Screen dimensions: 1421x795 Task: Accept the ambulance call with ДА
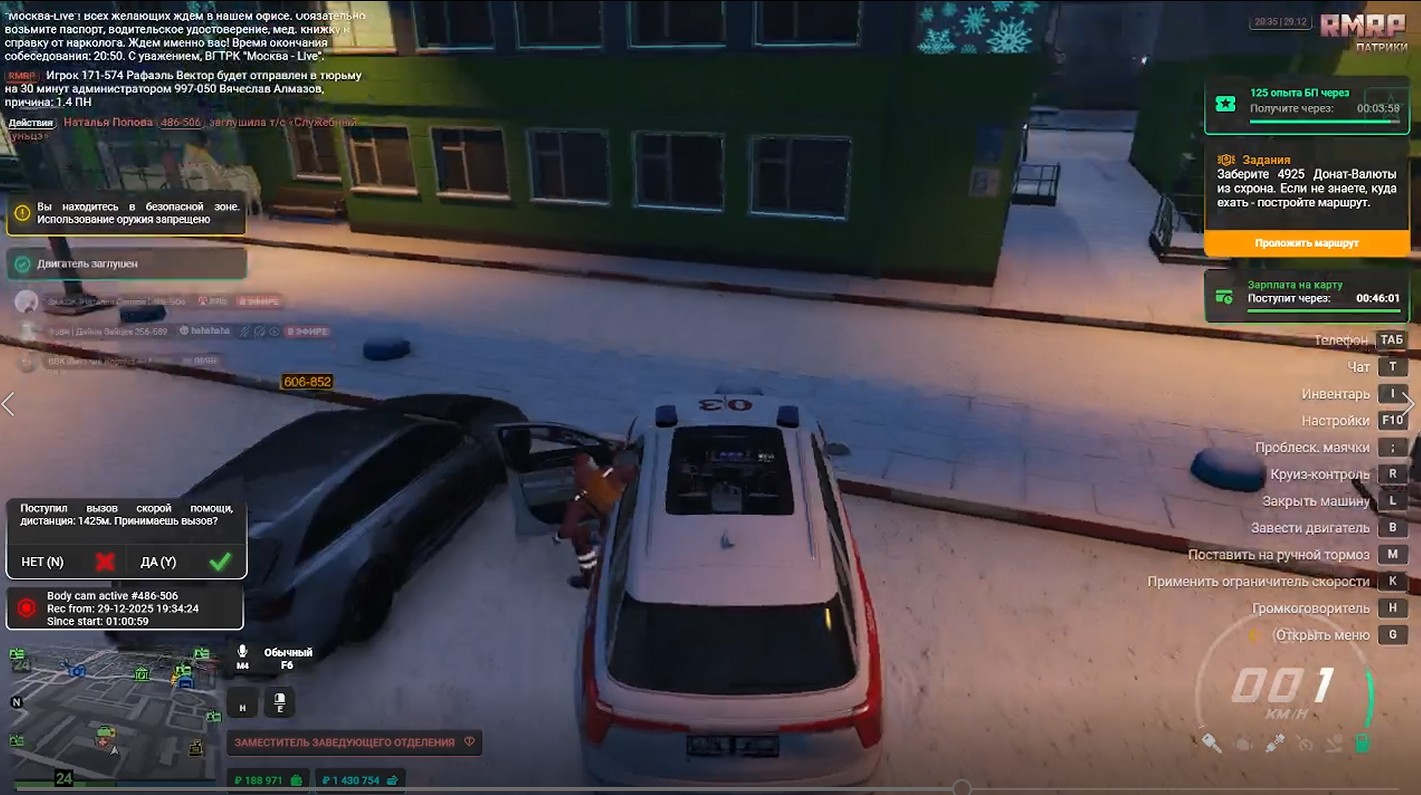(187, 562)
